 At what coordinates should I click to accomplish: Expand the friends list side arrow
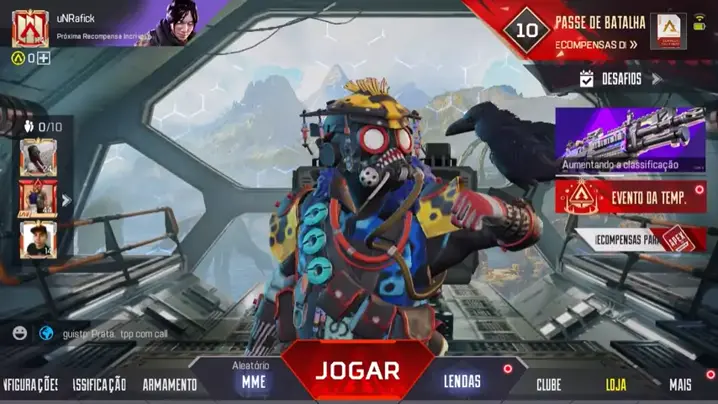pyautogui.click(x=66, y=200)
